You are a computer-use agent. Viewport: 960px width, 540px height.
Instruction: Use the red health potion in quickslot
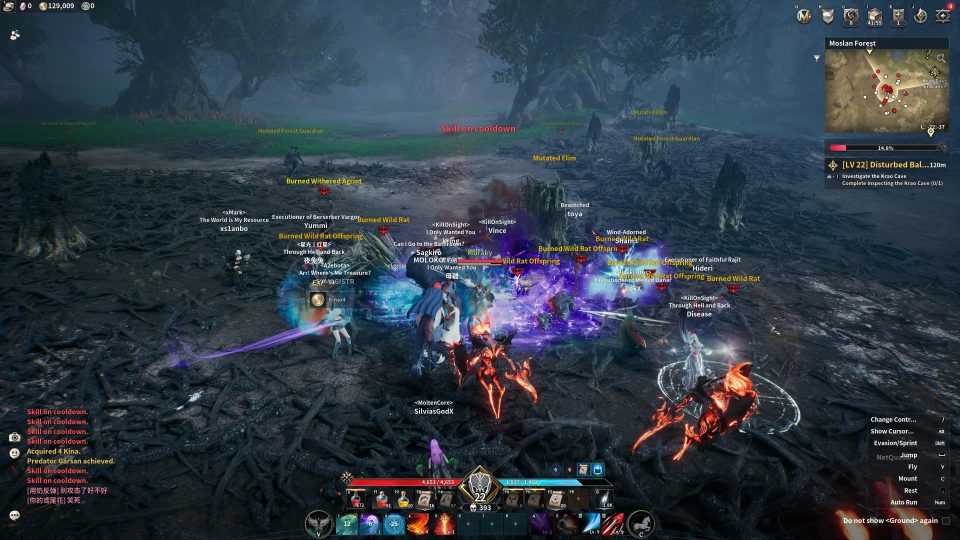pos(357,498)
